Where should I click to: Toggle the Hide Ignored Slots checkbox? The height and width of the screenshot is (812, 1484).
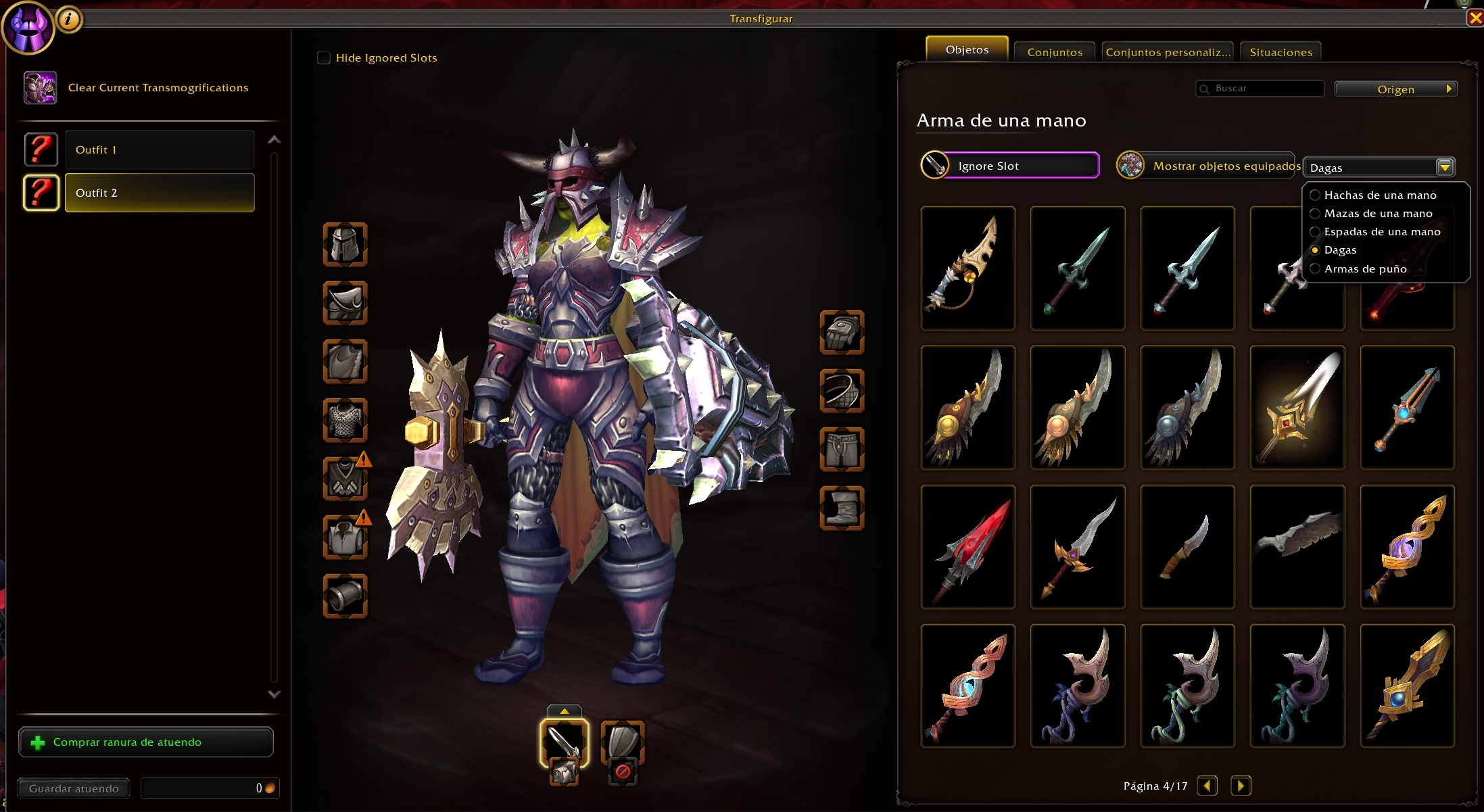324,58
